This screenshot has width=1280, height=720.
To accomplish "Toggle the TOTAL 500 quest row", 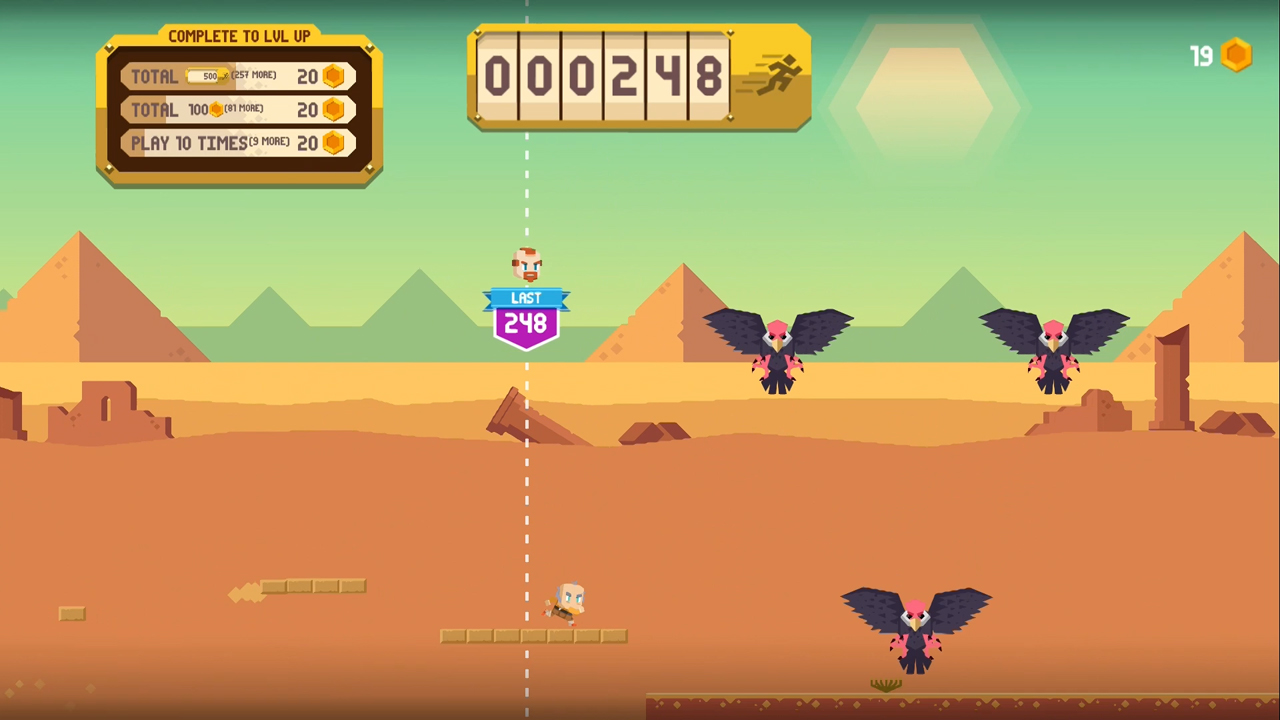I will pos(238,75).
